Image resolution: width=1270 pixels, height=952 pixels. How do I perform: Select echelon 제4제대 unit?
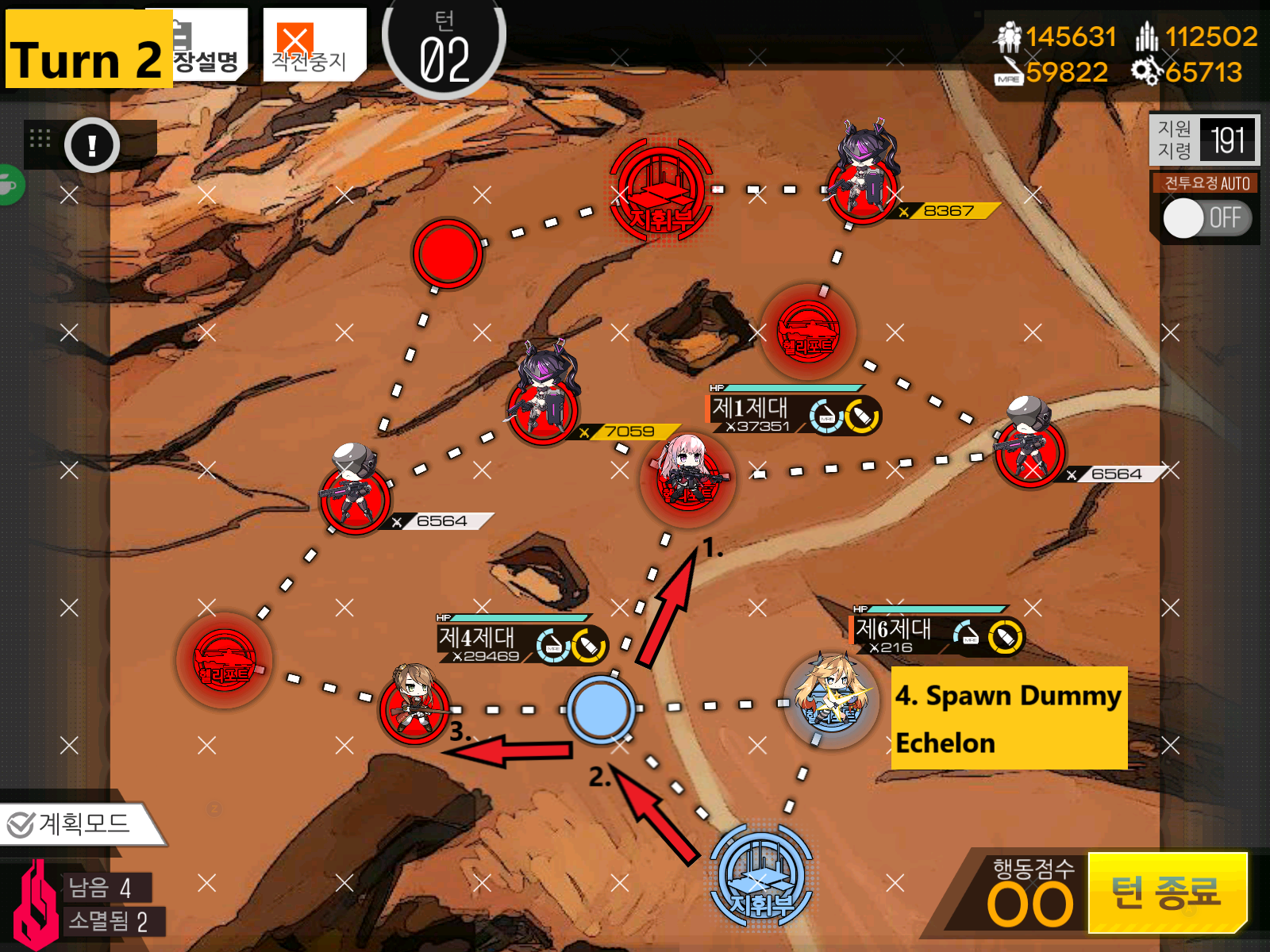414,704
